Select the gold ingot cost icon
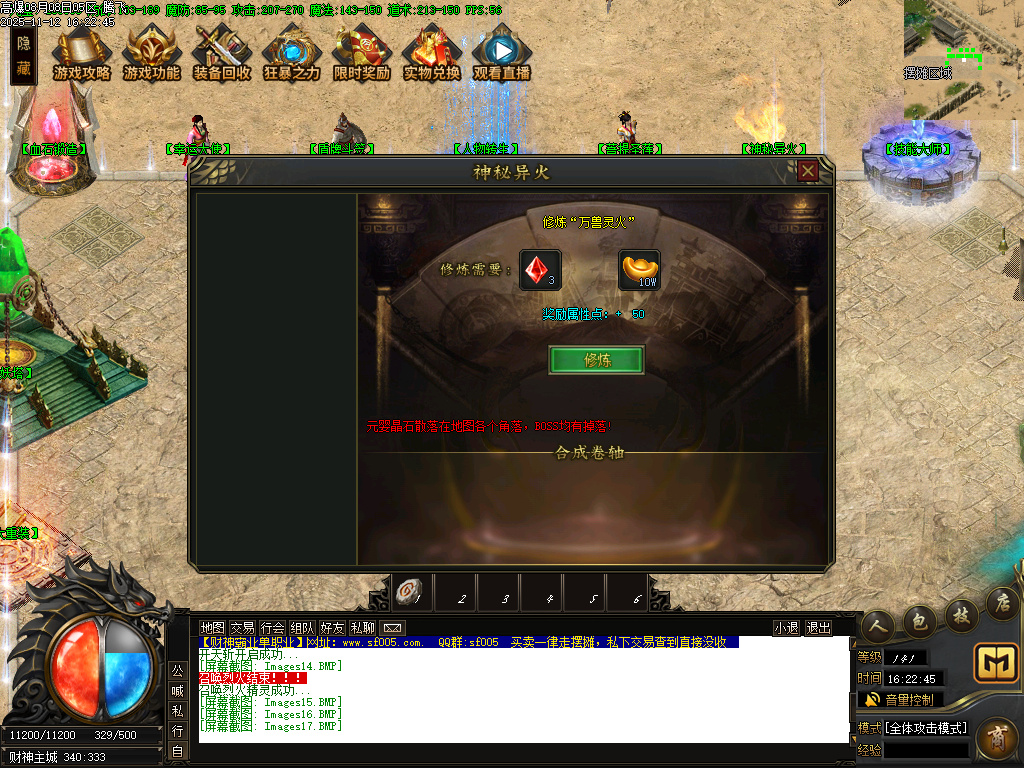The height and width of the screenshot is (768, 1024). click(x=639, y=270)
